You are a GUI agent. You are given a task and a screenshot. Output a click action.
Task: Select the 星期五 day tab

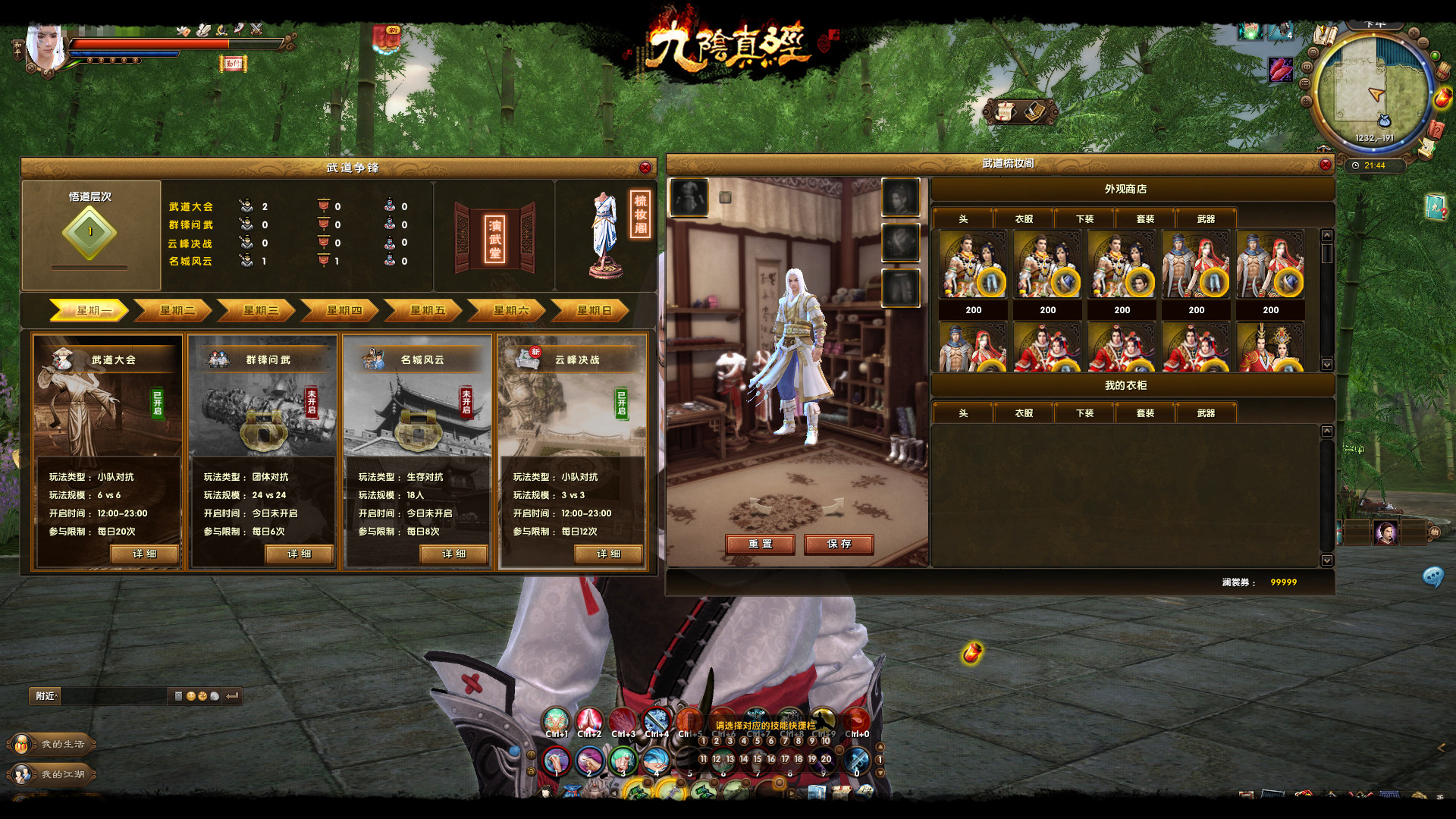(x=427, y=310)
